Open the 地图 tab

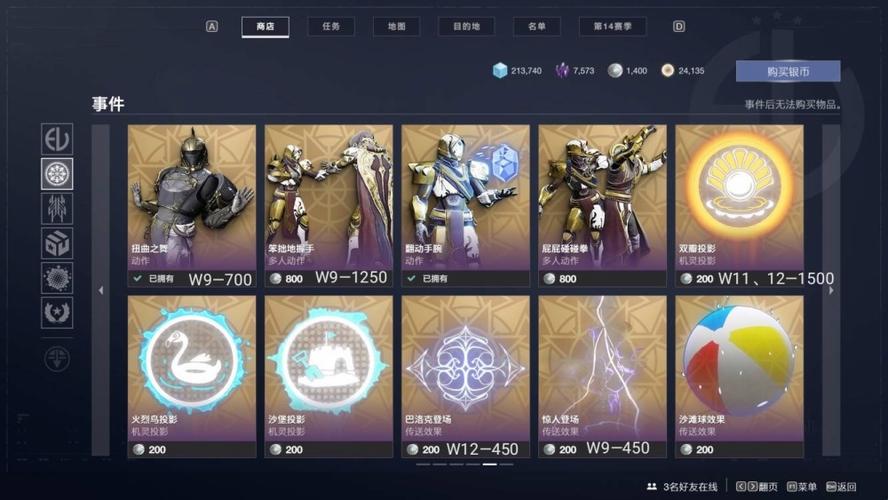pos(396,27)
